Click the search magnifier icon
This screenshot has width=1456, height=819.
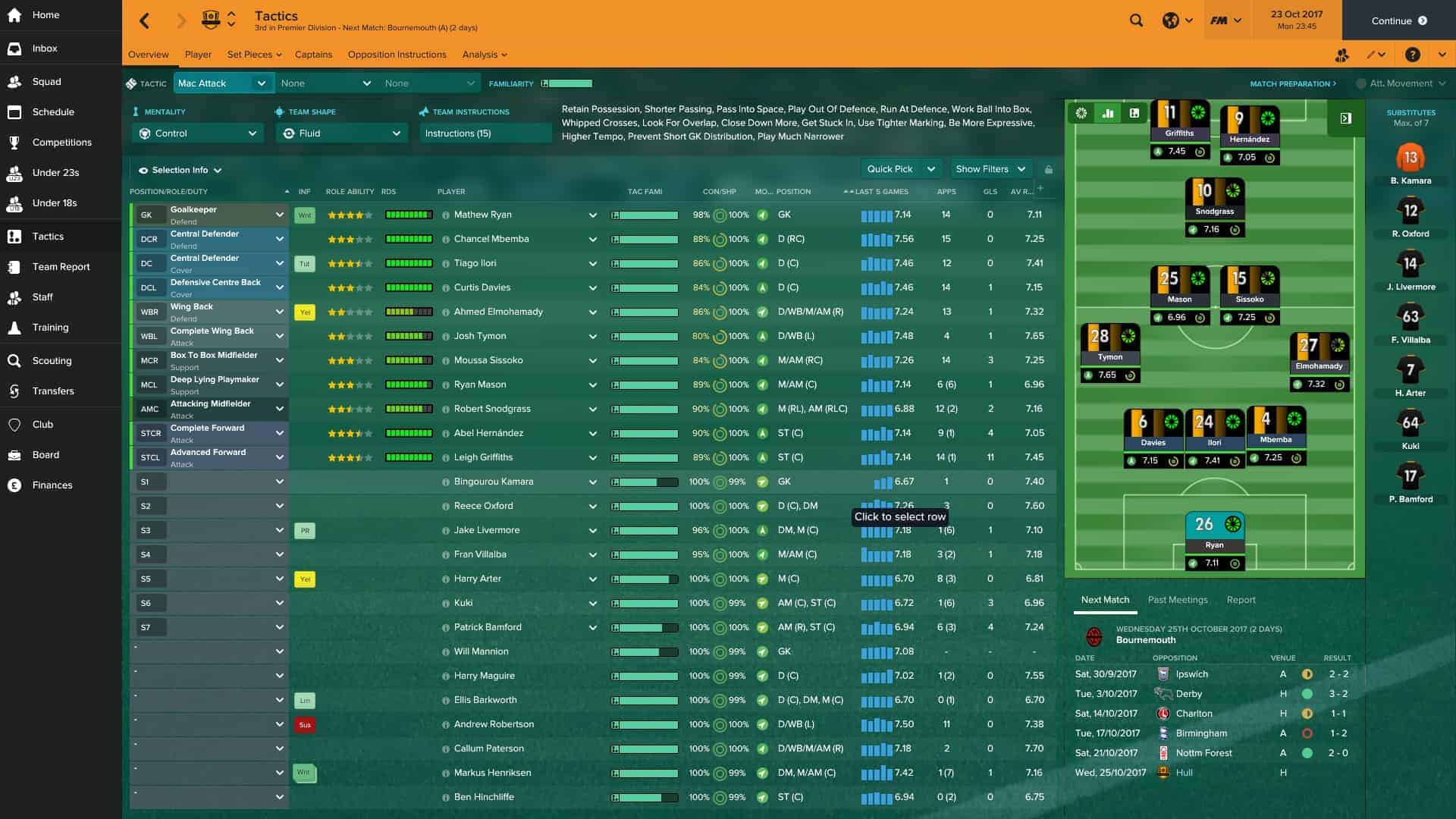(x=1136, y=20)
